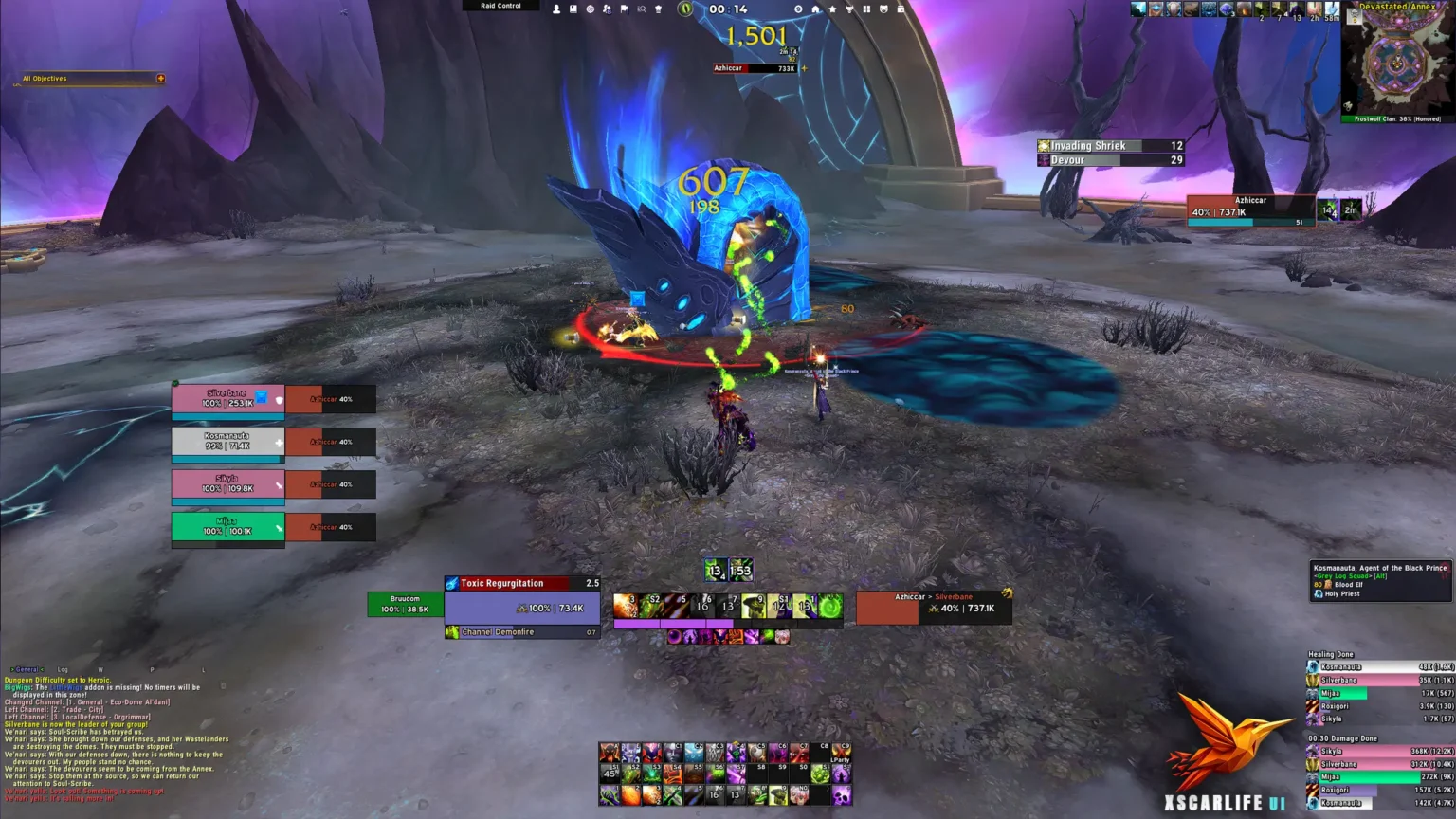Open the bags icon shaped like four squares
Image resolution: width=1456 pixels, height=819 pixels.
867,8
